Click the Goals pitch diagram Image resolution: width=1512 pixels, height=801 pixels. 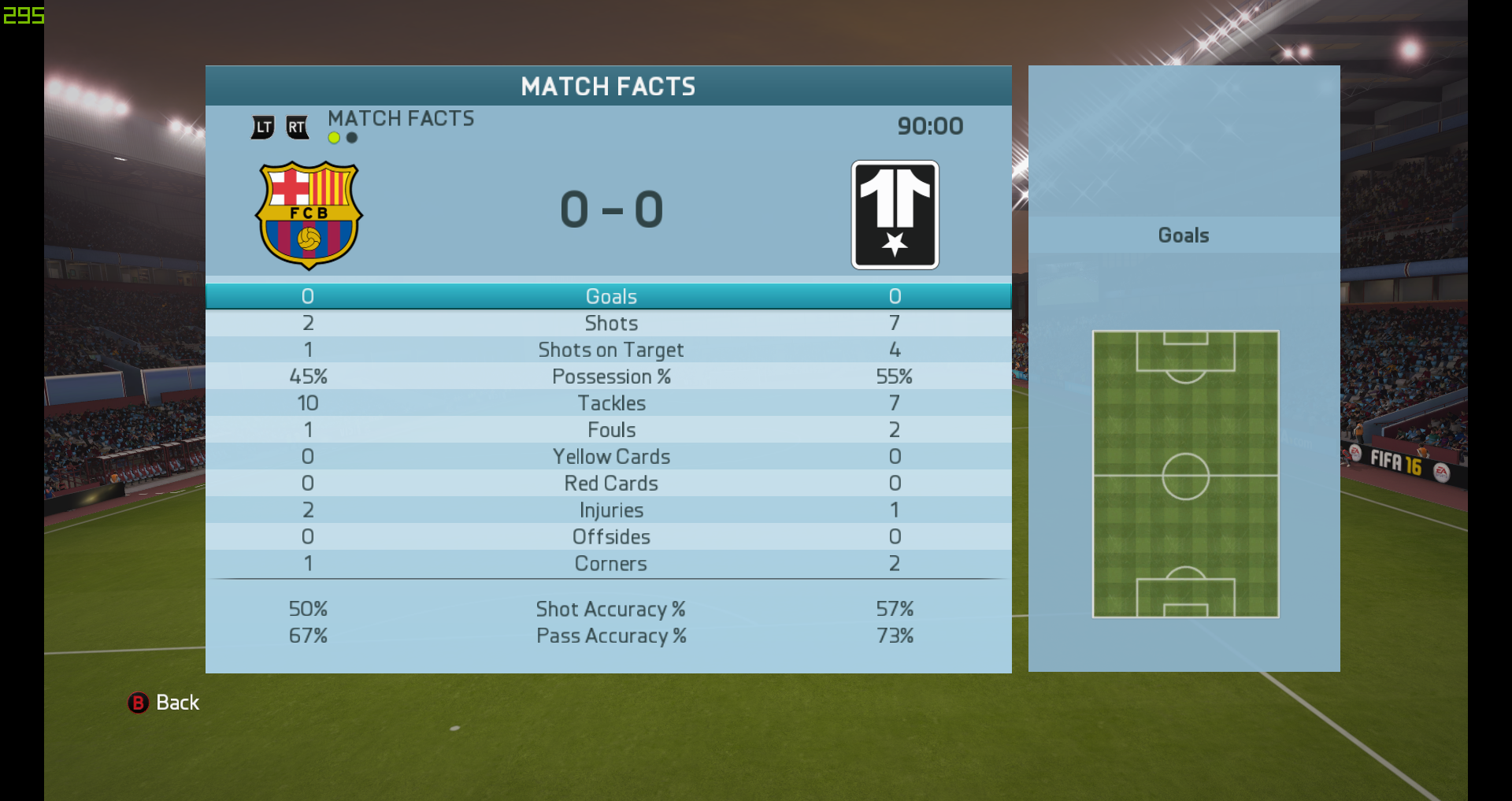1185,474
